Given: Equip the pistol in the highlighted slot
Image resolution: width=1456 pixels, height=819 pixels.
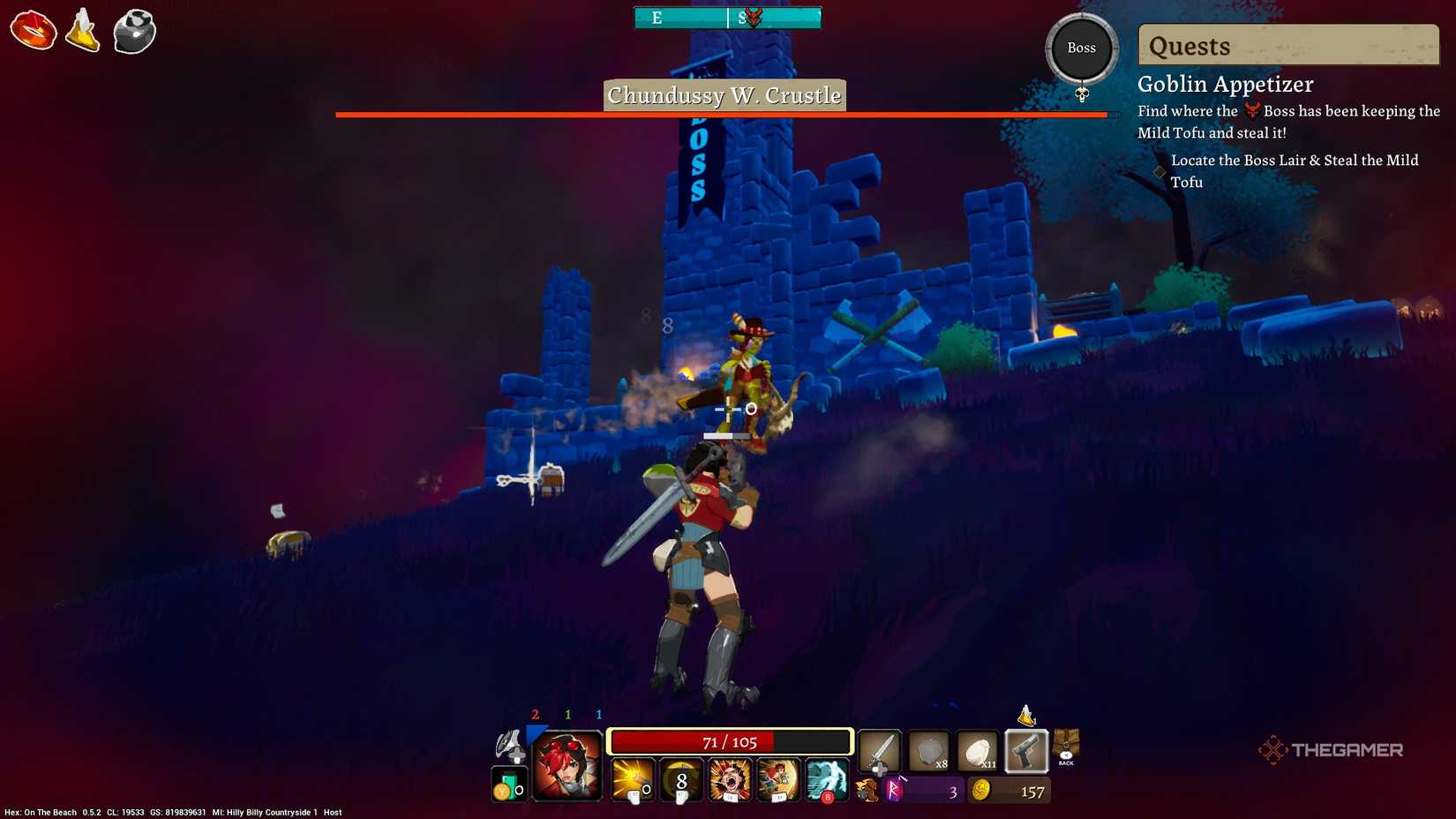Looking at the screenshot, I should click(x=1026, y=751).
